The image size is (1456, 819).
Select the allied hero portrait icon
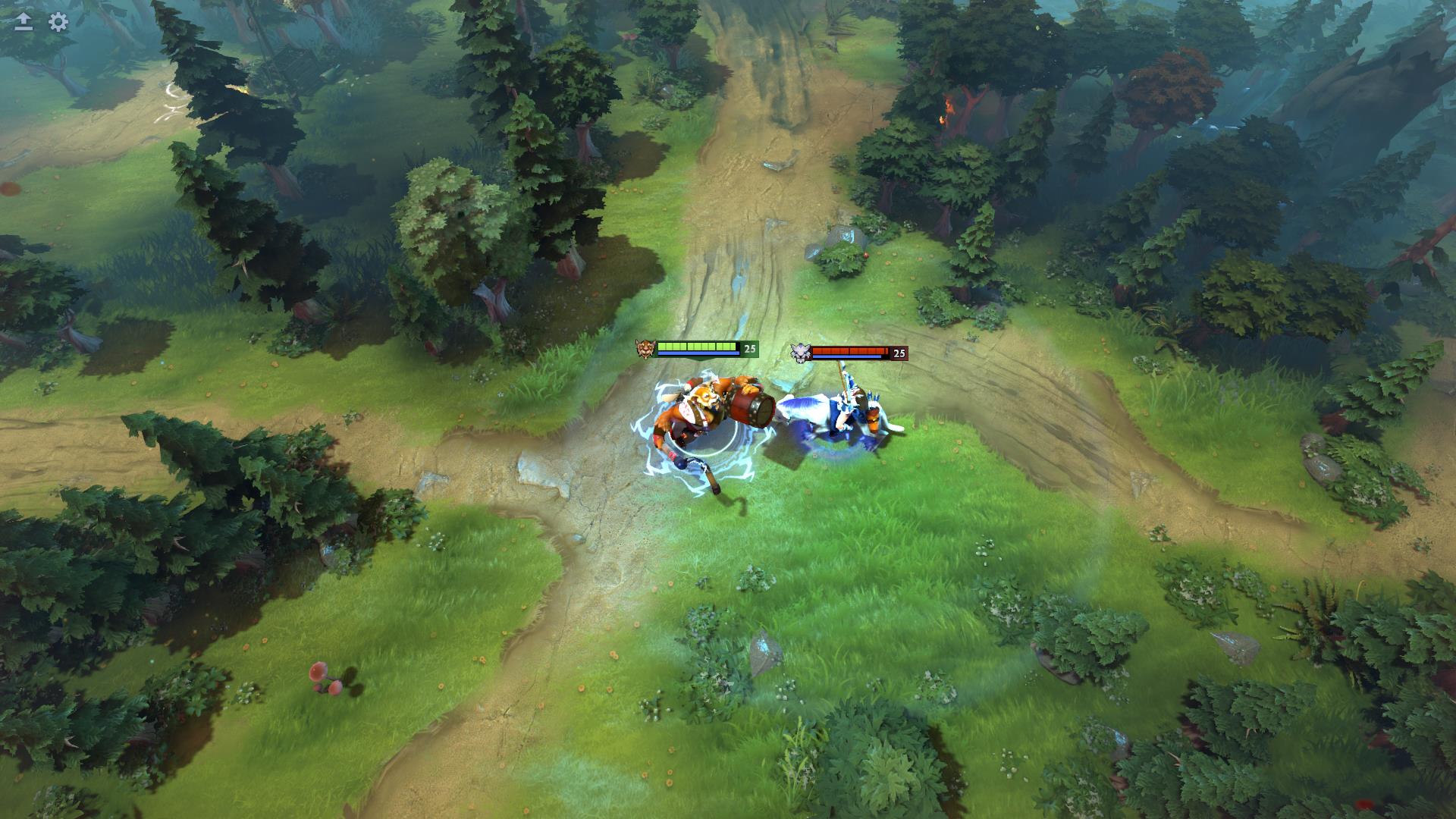(646, 349)
